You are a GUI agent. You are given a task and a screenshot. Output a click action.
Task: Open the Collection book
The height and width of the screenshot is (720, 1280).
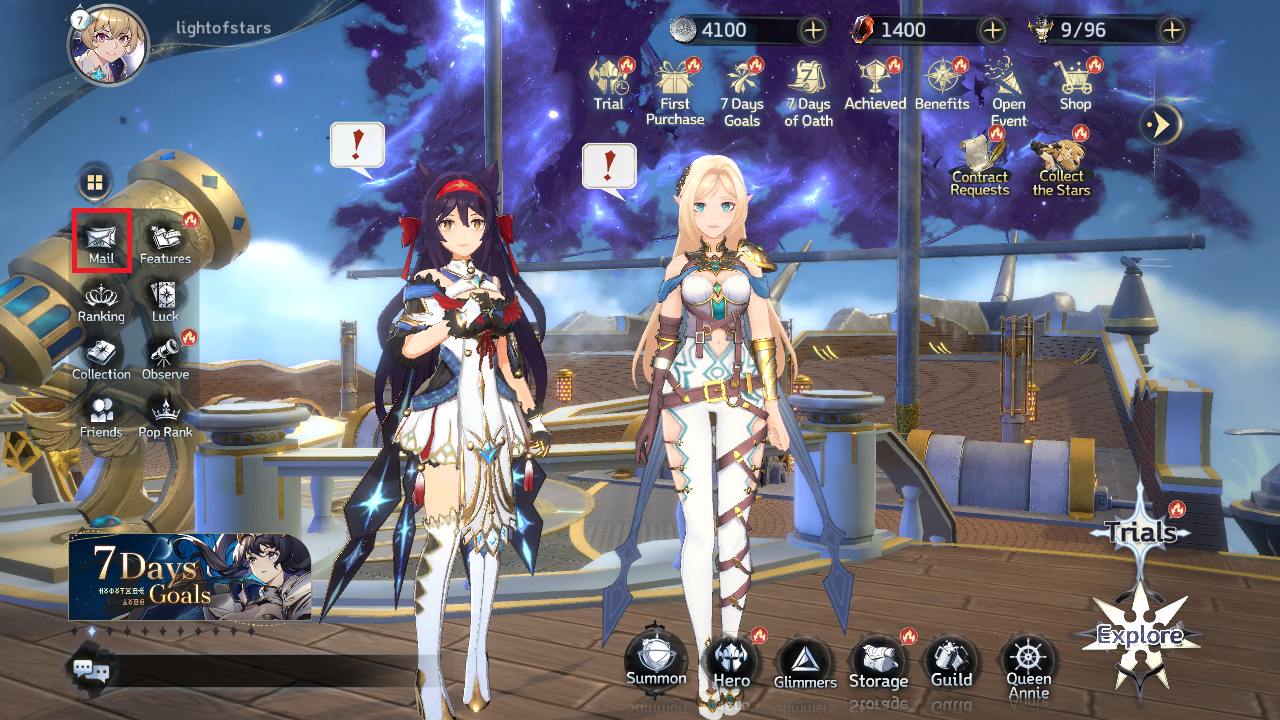(101, 357)
